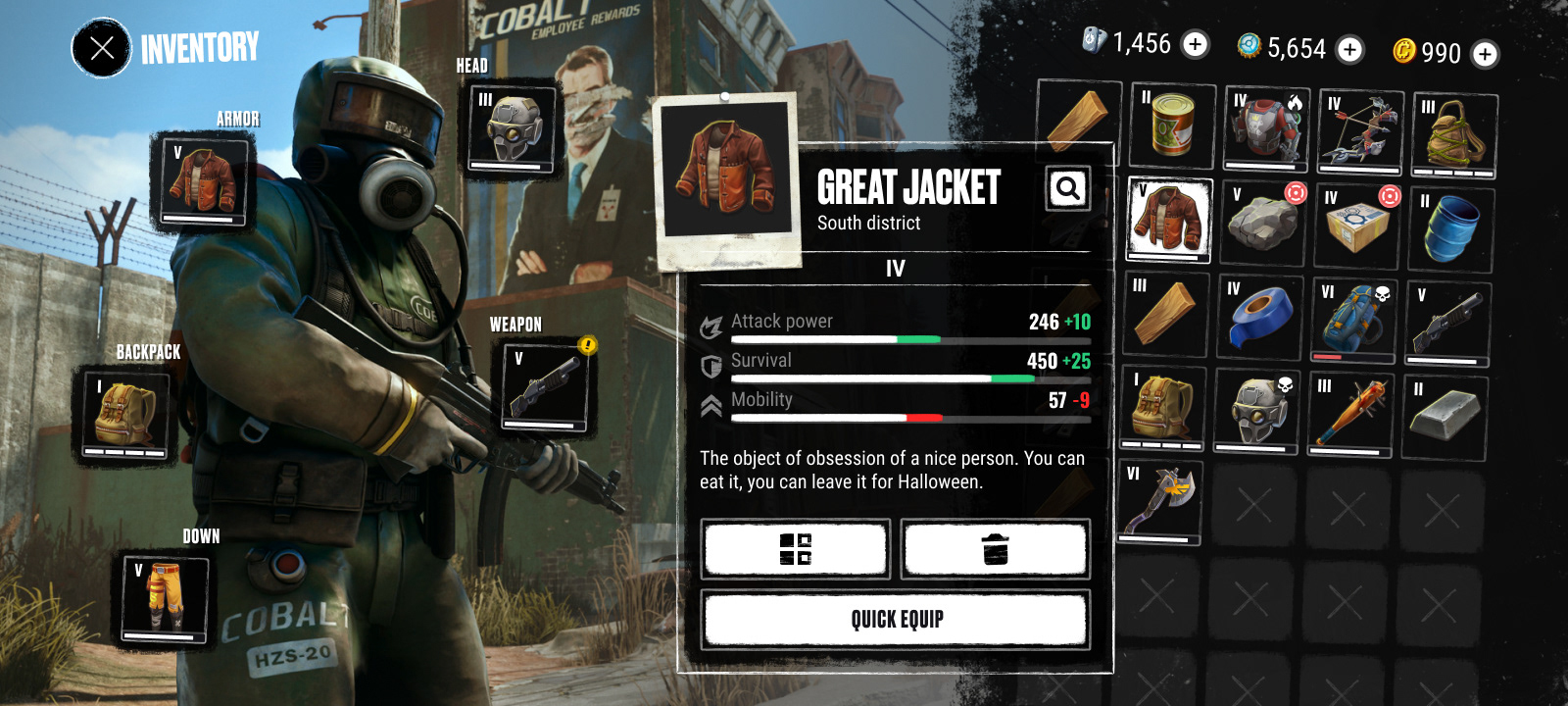
Task: Choose the equipped Down pants slot
Action: [165, 597]
